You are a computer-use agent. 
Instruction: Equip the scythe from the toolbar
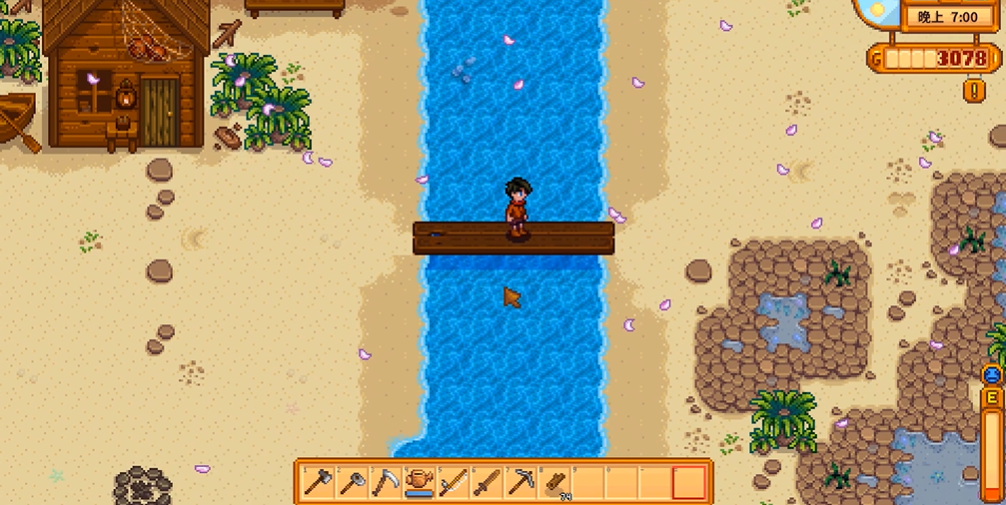[x=387, y=482]
